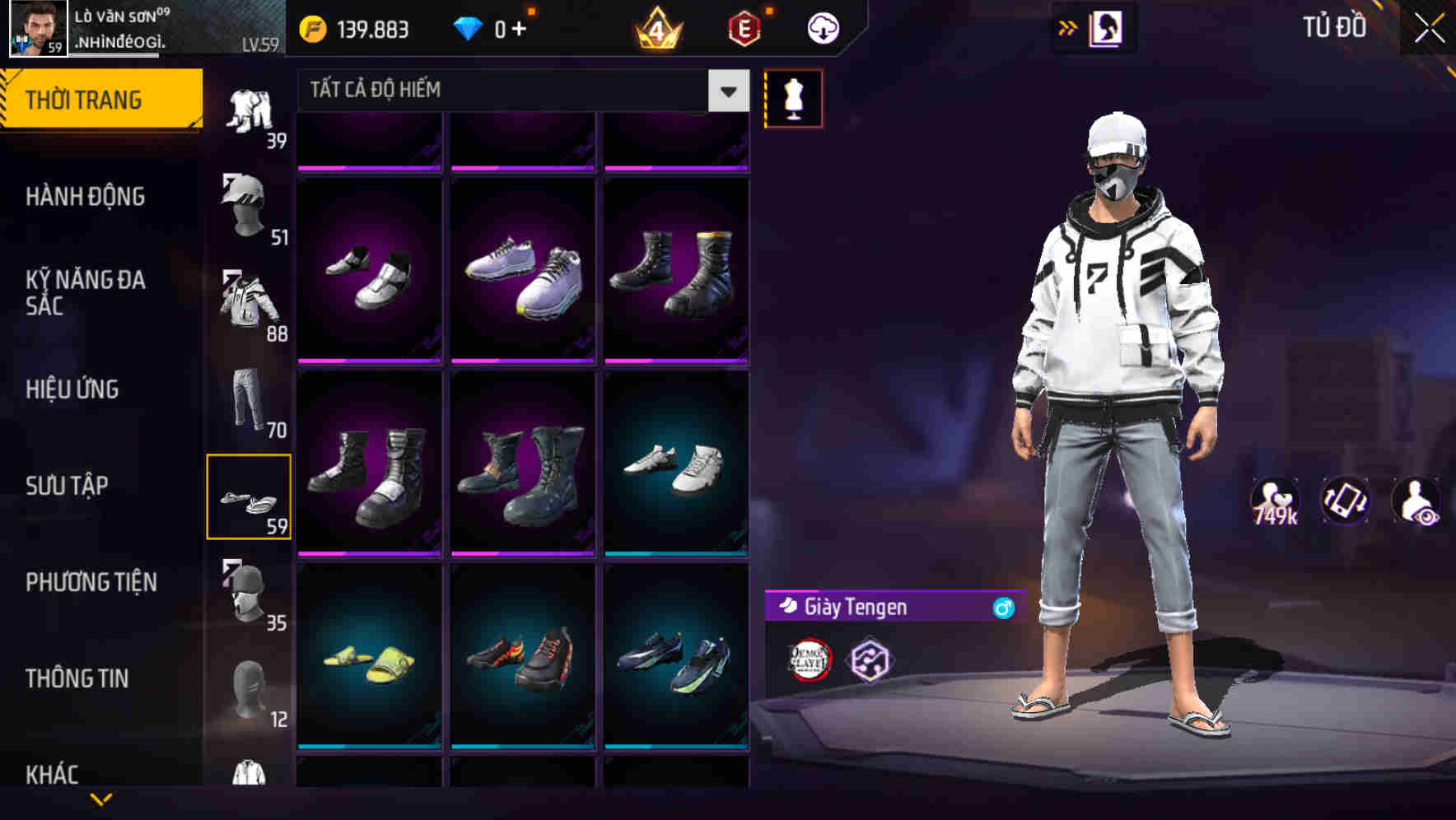Click the mannequin outfit preview icon

coord(794,97)
